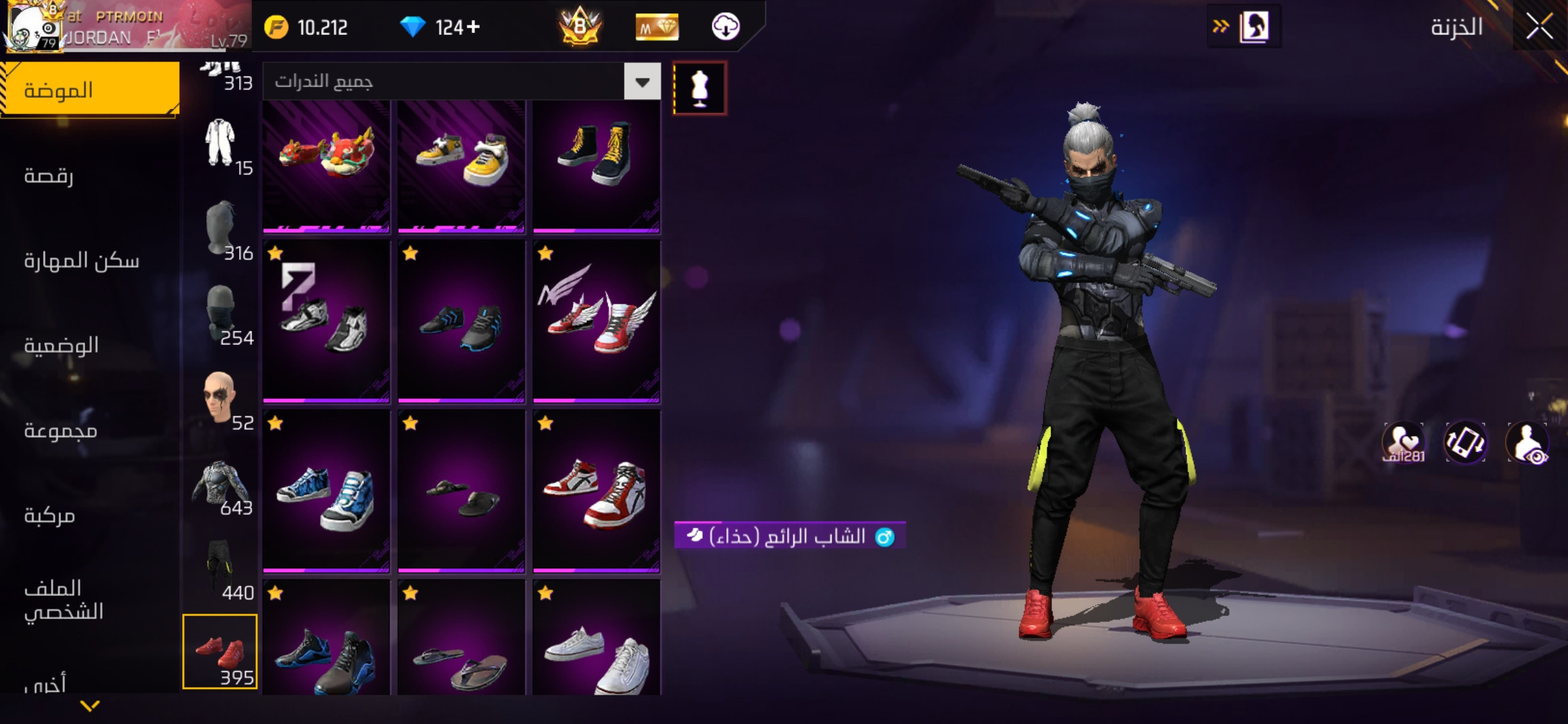Add diamonds using the plus button
The image size is (1568, 724).
(474, 27)
